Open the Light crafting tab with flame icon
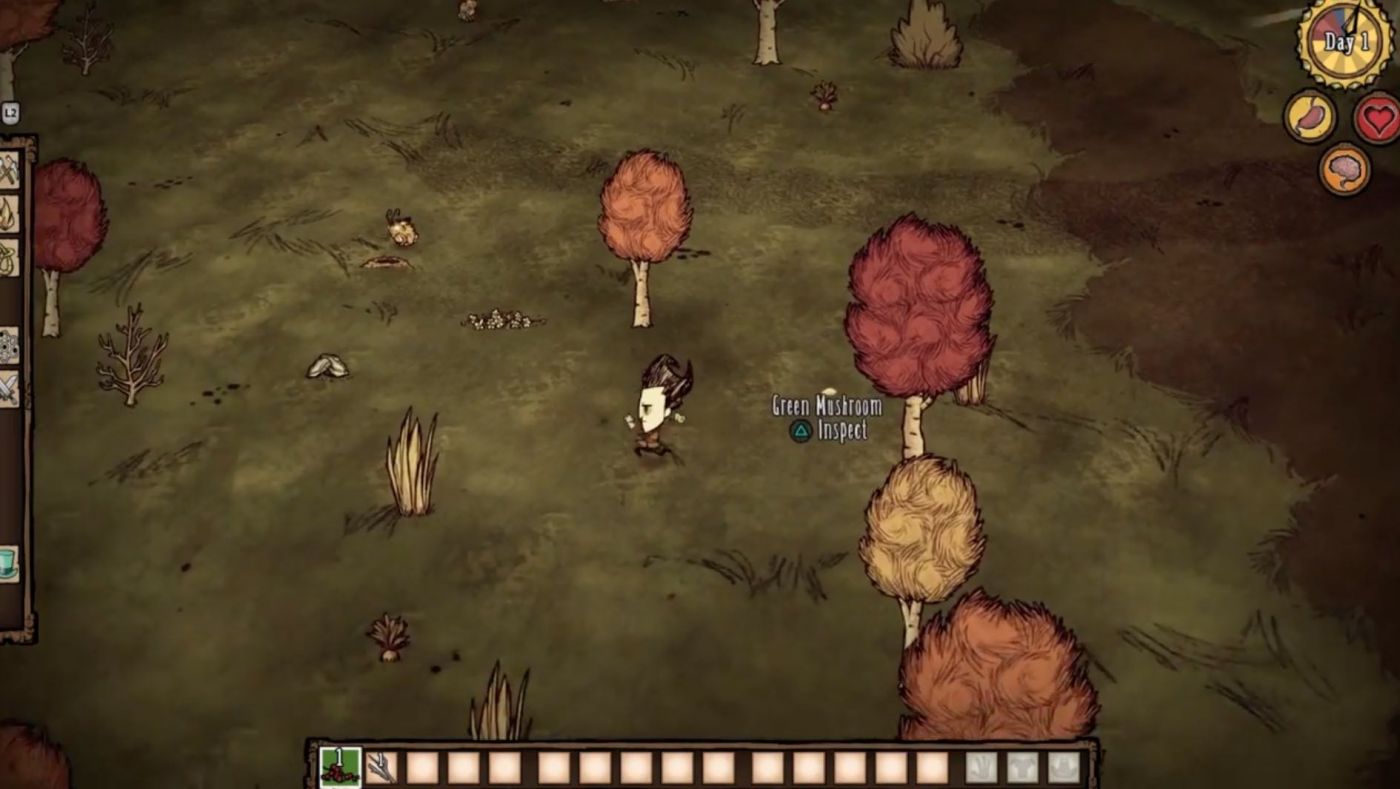The width and height of the screenshot is (1400, 789). 9,213
